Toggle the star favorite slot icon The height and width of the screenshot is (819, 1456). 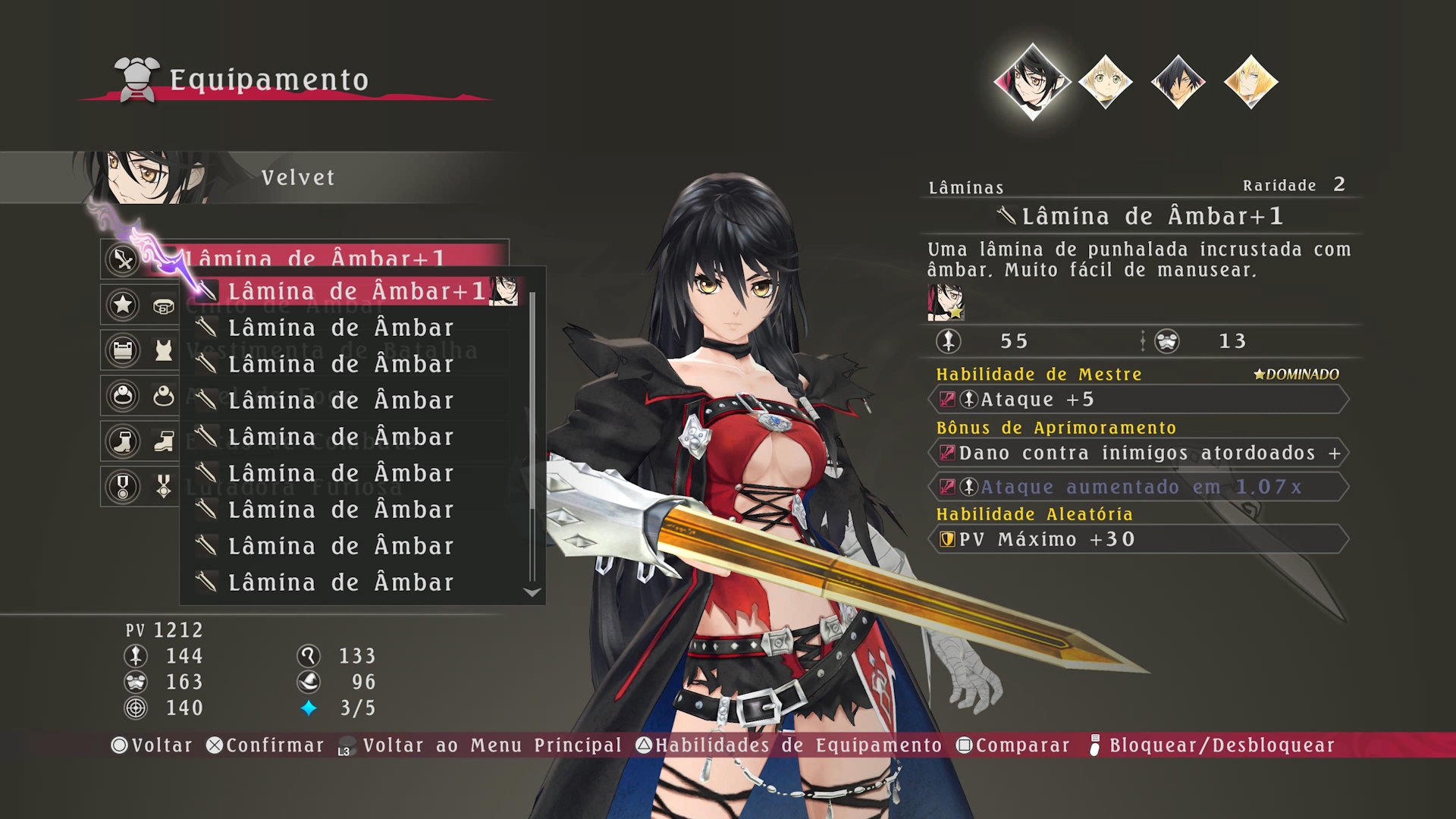123,305
